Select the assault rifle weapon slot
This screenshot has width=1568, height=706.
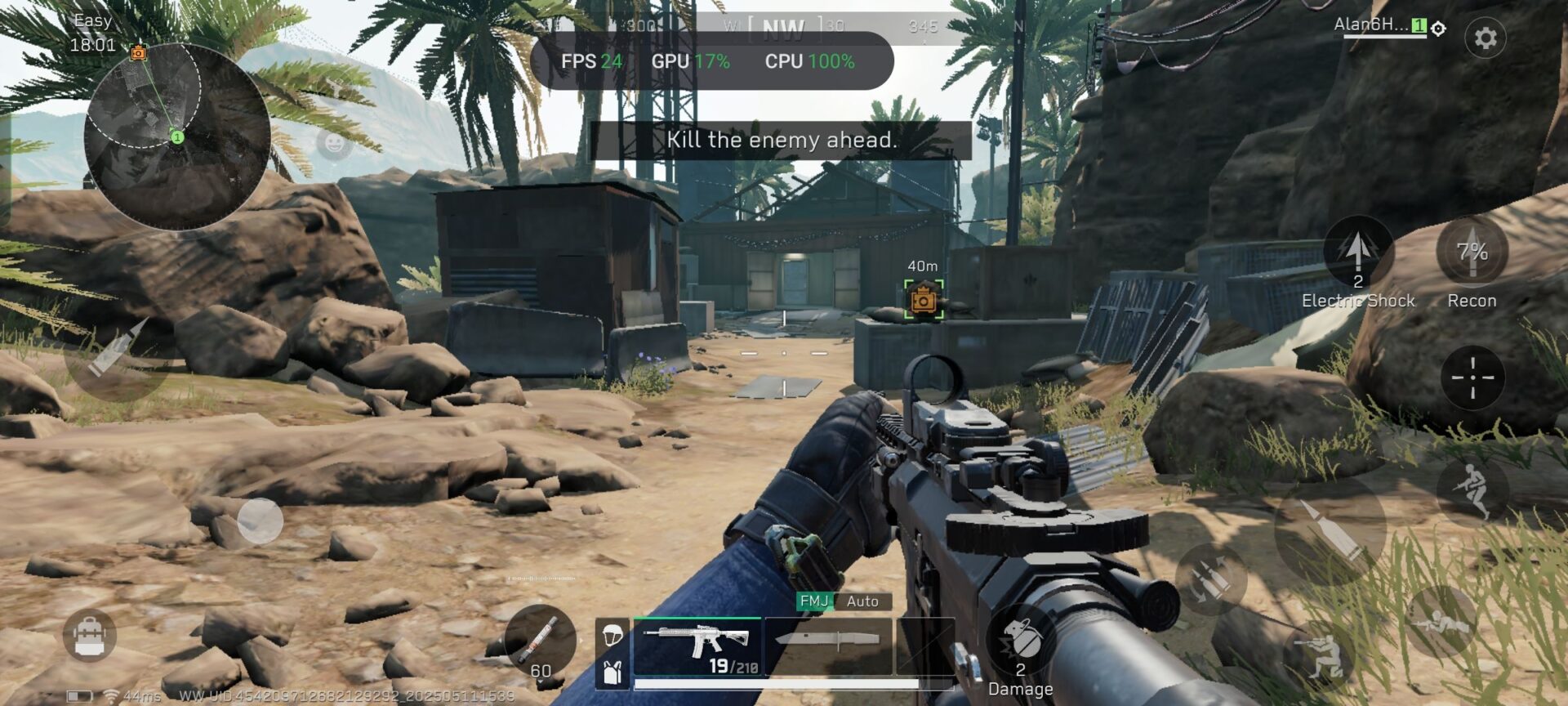(697, 646)
